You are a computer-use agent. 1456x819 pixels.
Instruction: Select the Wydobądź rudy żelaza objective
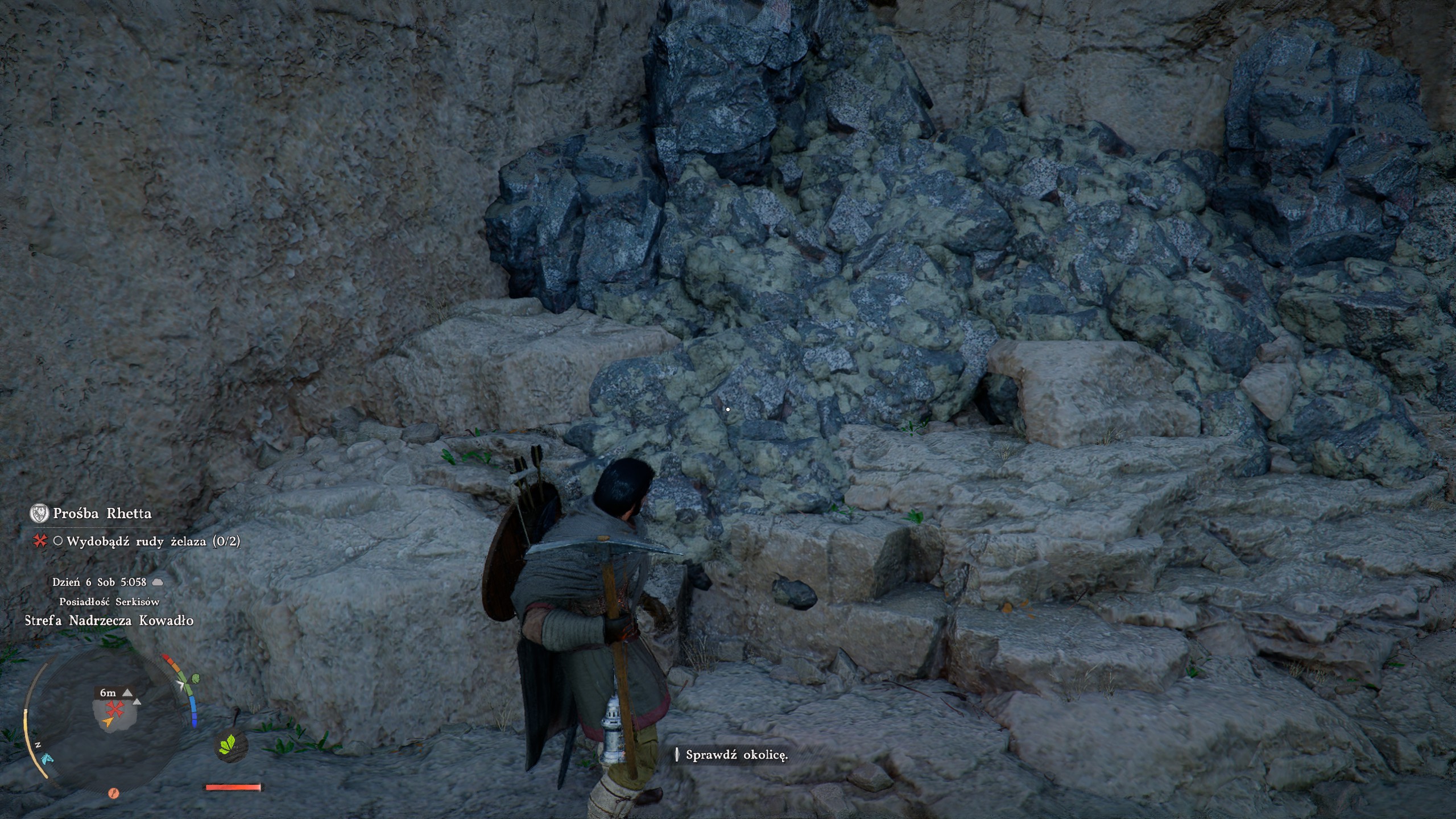click(153, 541)
